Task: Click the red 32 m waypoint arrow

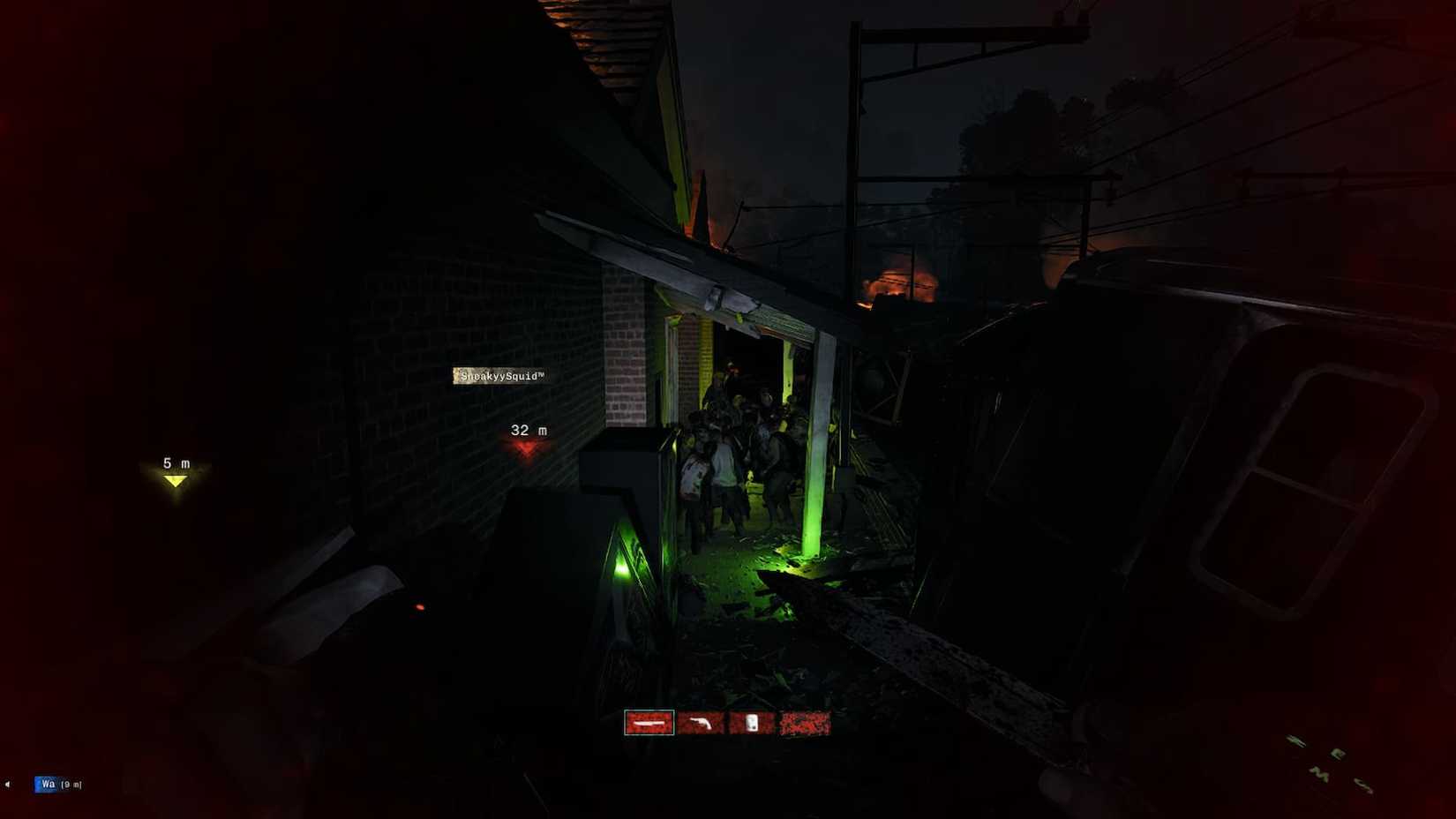Action: coord(527,448)
